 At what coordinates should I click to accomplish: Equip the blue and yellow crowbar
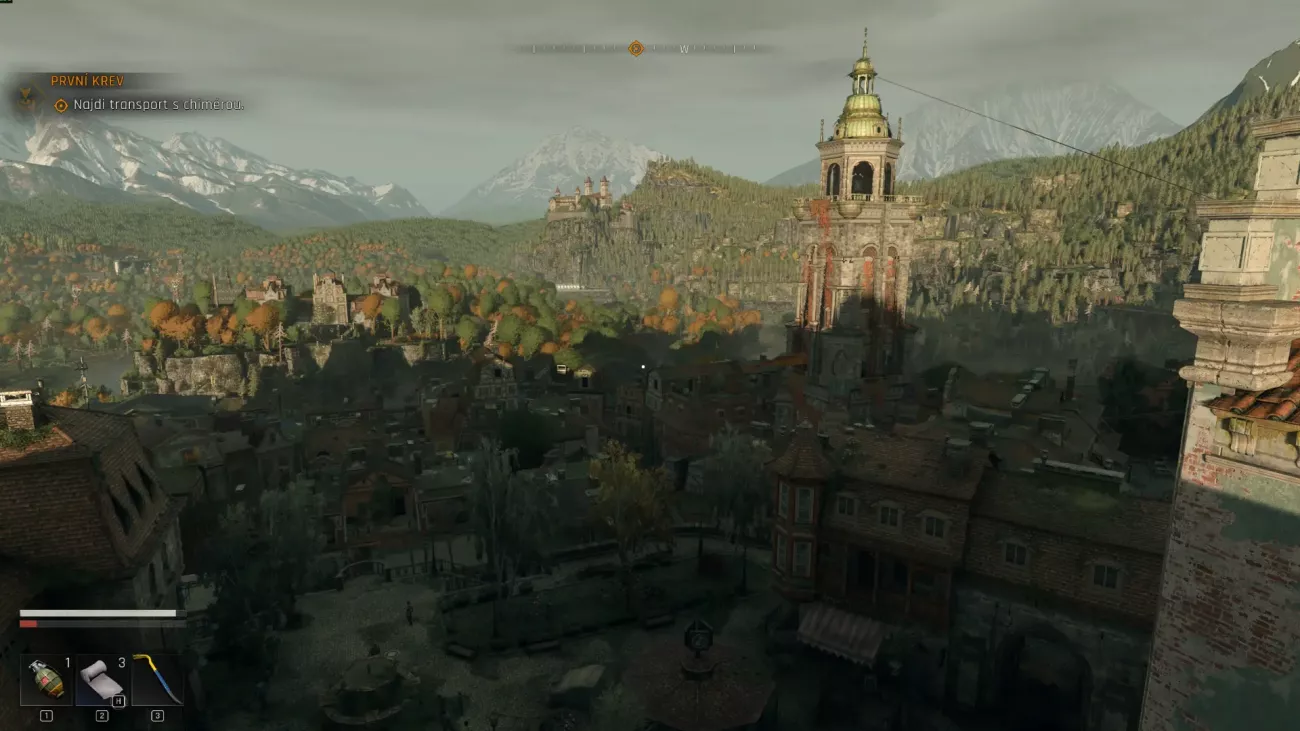click(x=157, y=680)
